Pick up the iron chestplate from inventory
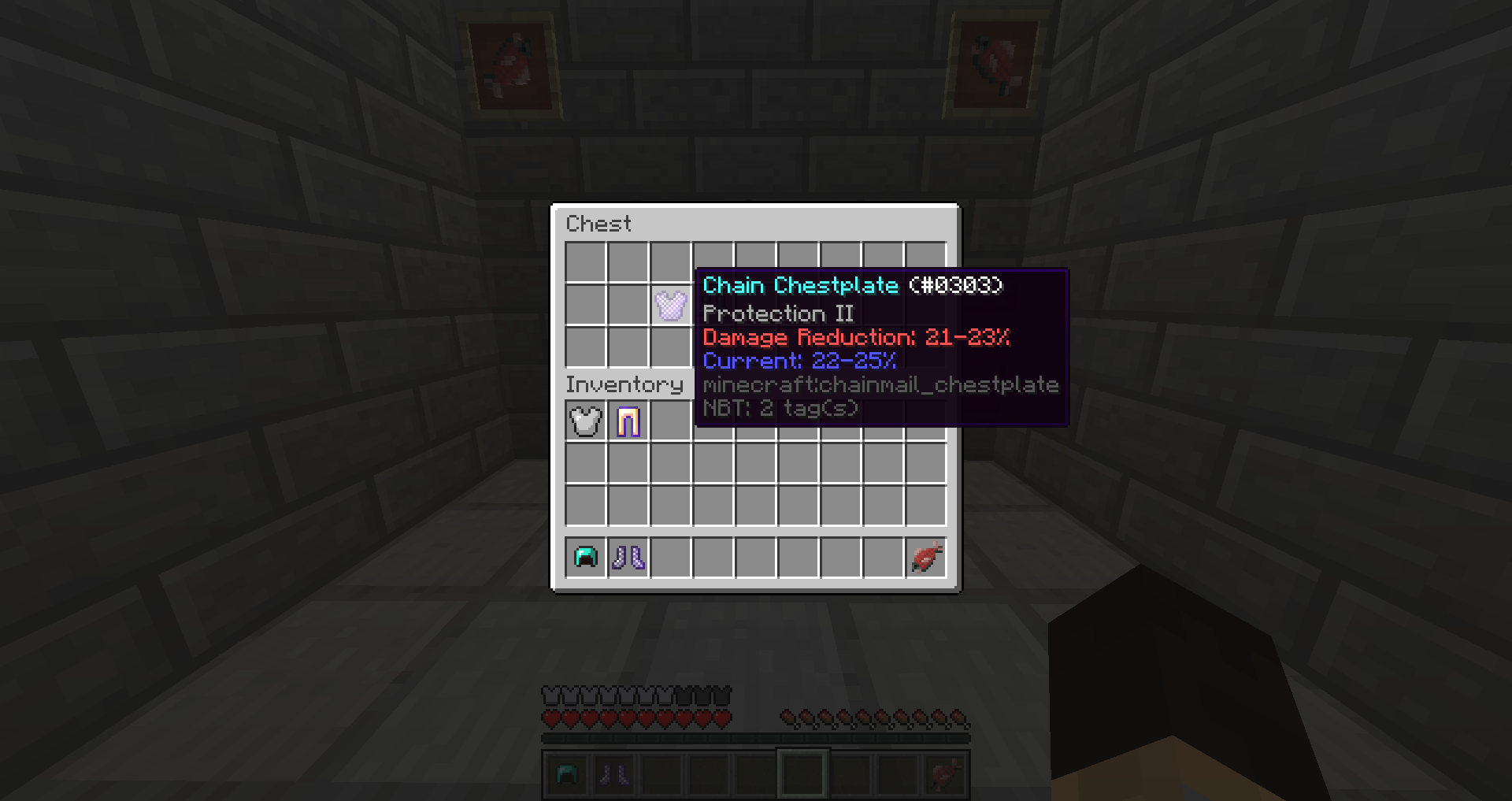The image size is (1512, 801). pyautogui.click(x=584, y=420)
